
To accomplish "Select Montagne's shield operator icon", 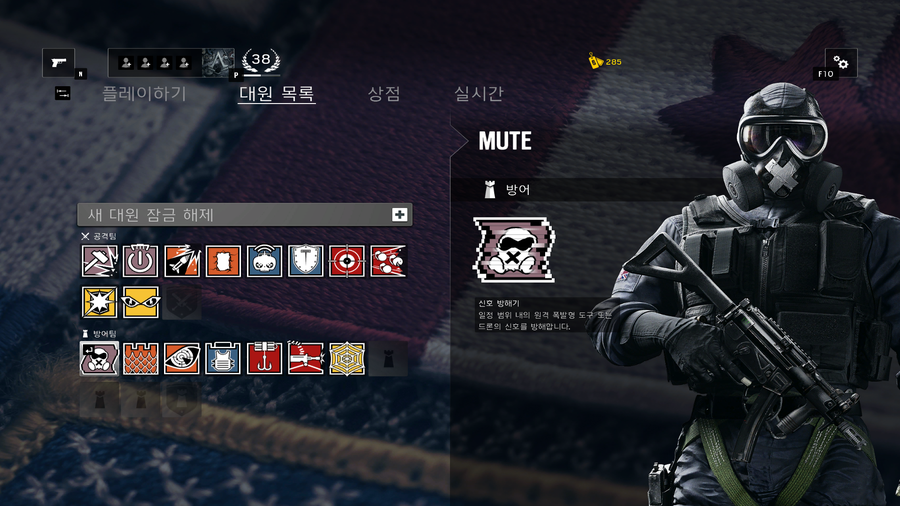I will tap(305, 261).
